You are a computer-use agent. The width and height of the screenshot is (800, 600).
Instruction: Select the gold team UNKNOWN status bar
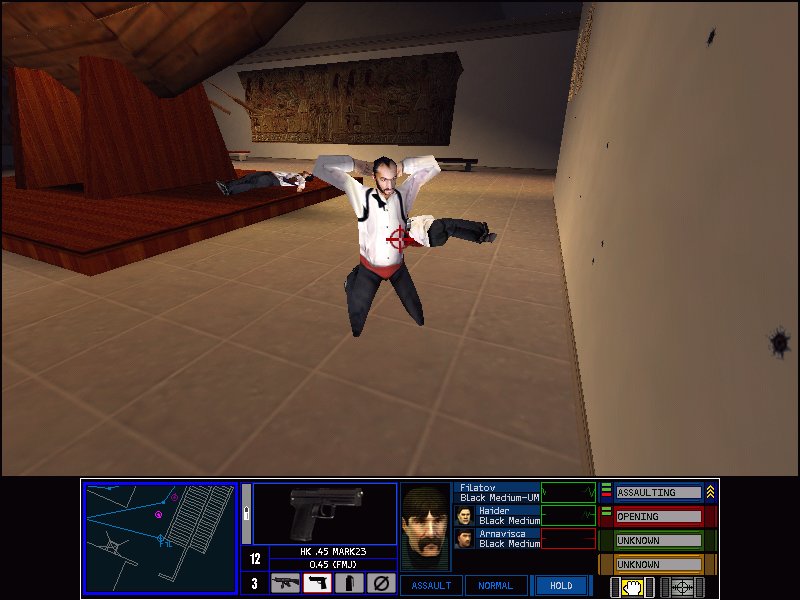(658, 564)
